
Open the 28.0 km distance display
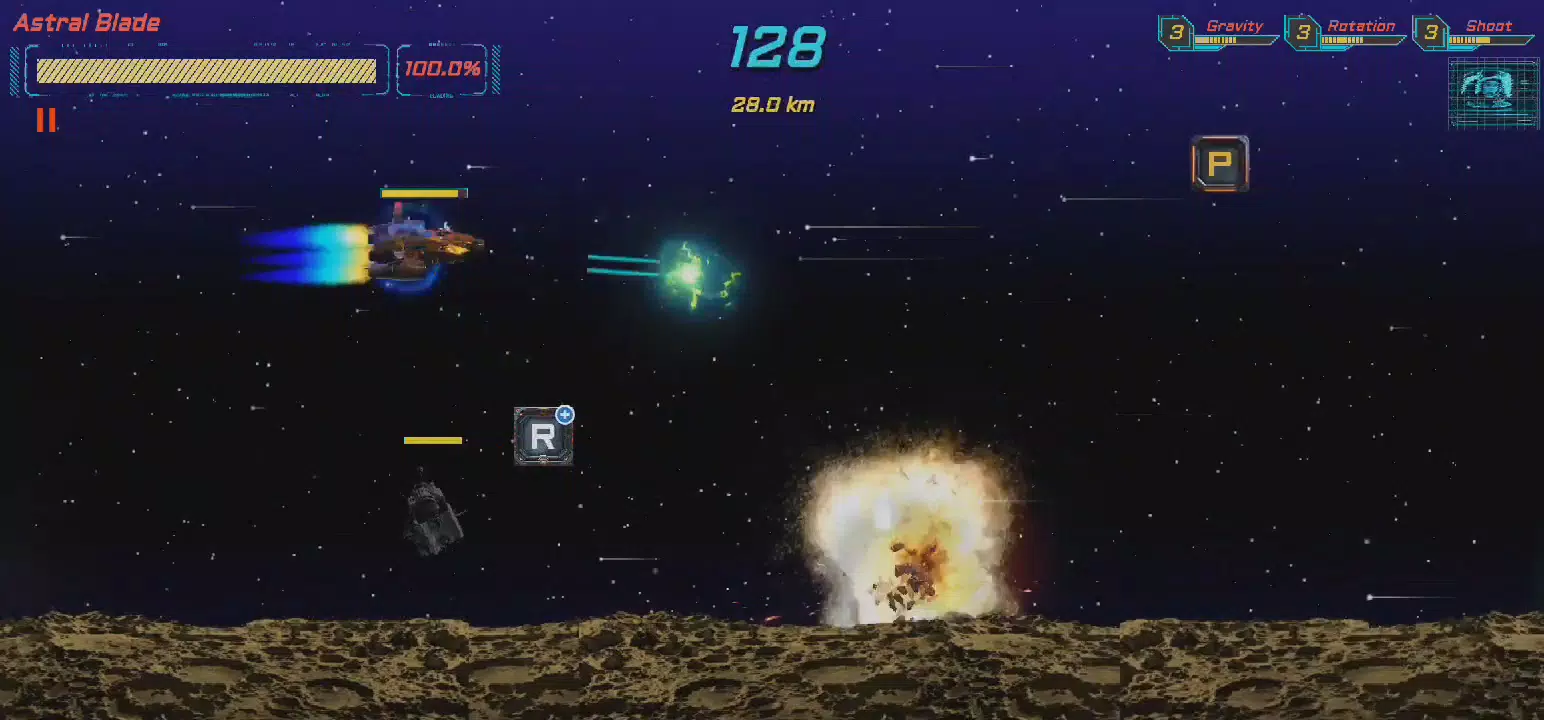[x=773, y=103]
